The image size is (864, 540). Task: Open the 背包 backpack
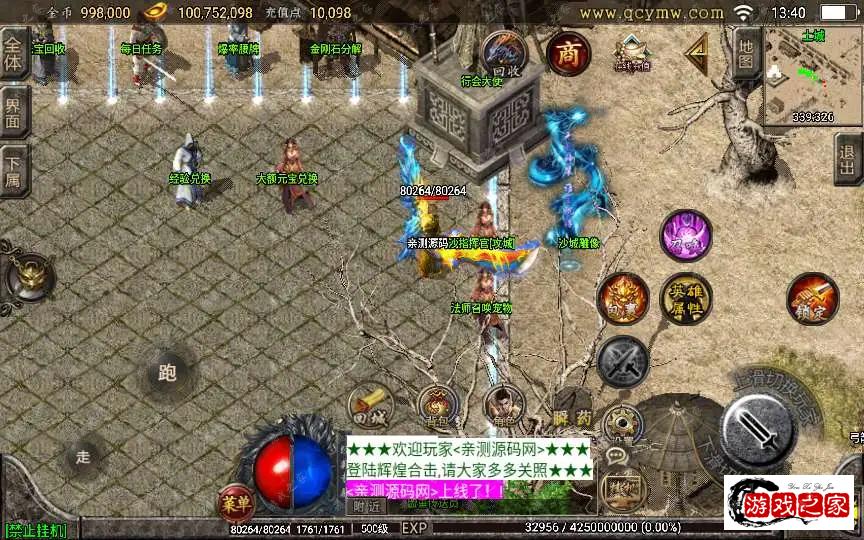pos(436,405)
